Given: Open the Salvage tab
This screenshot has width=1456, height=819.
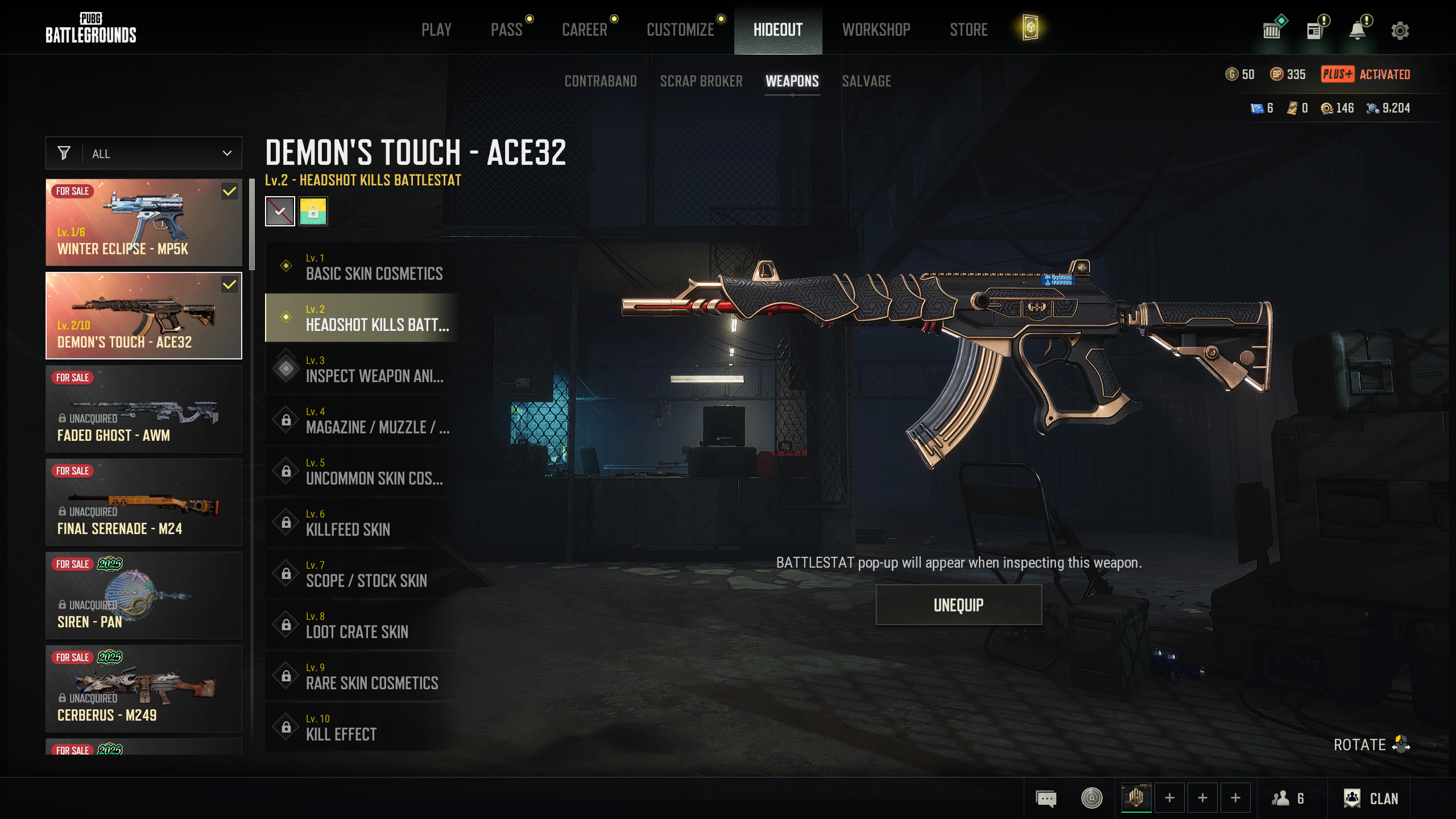Looking at the screenshot, I should click(x=866, y=81).
